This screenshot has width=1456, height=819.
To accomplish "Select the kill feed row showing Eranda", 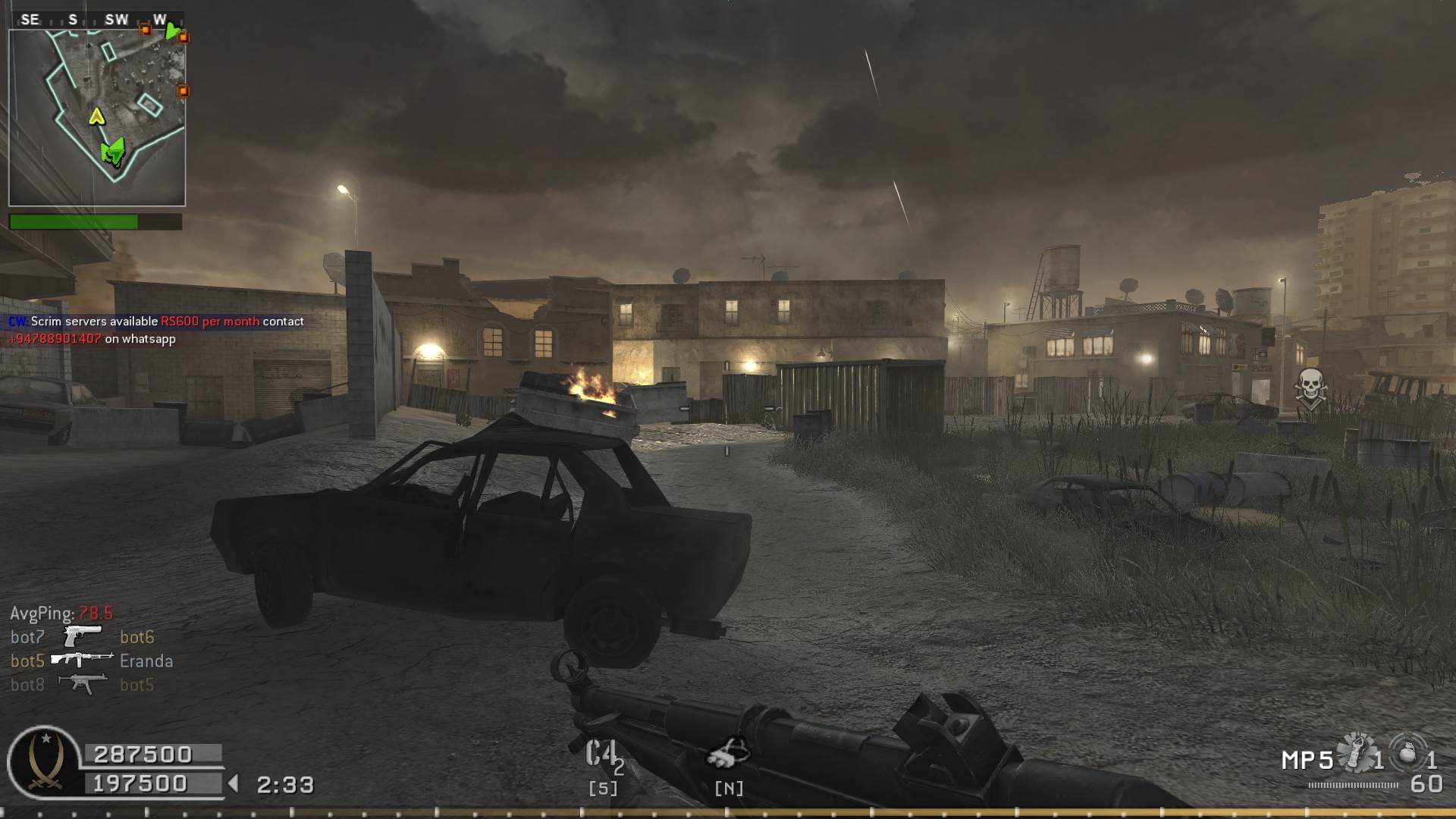I will pyautogui.click(x=92, y=661).
